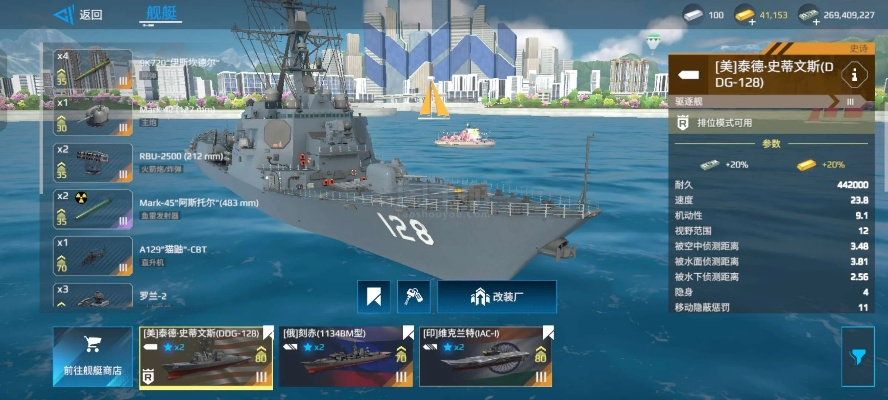This screenshot has height=400, width=888.
Task: Open the ship filter funnel button
Action: pos(858,357)
